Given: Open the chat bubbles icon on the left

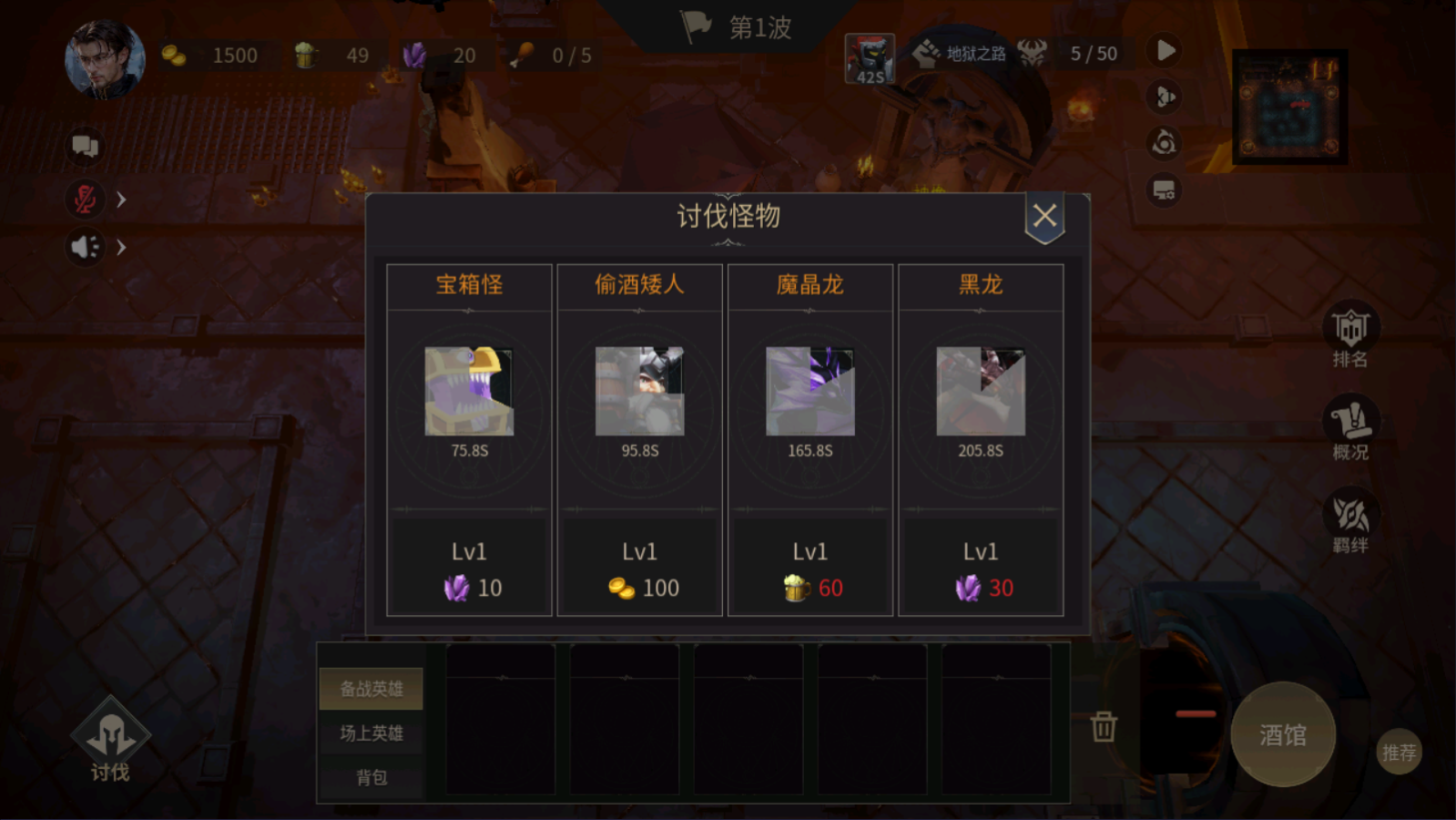Looking at the screenshot, I should 85,146.
